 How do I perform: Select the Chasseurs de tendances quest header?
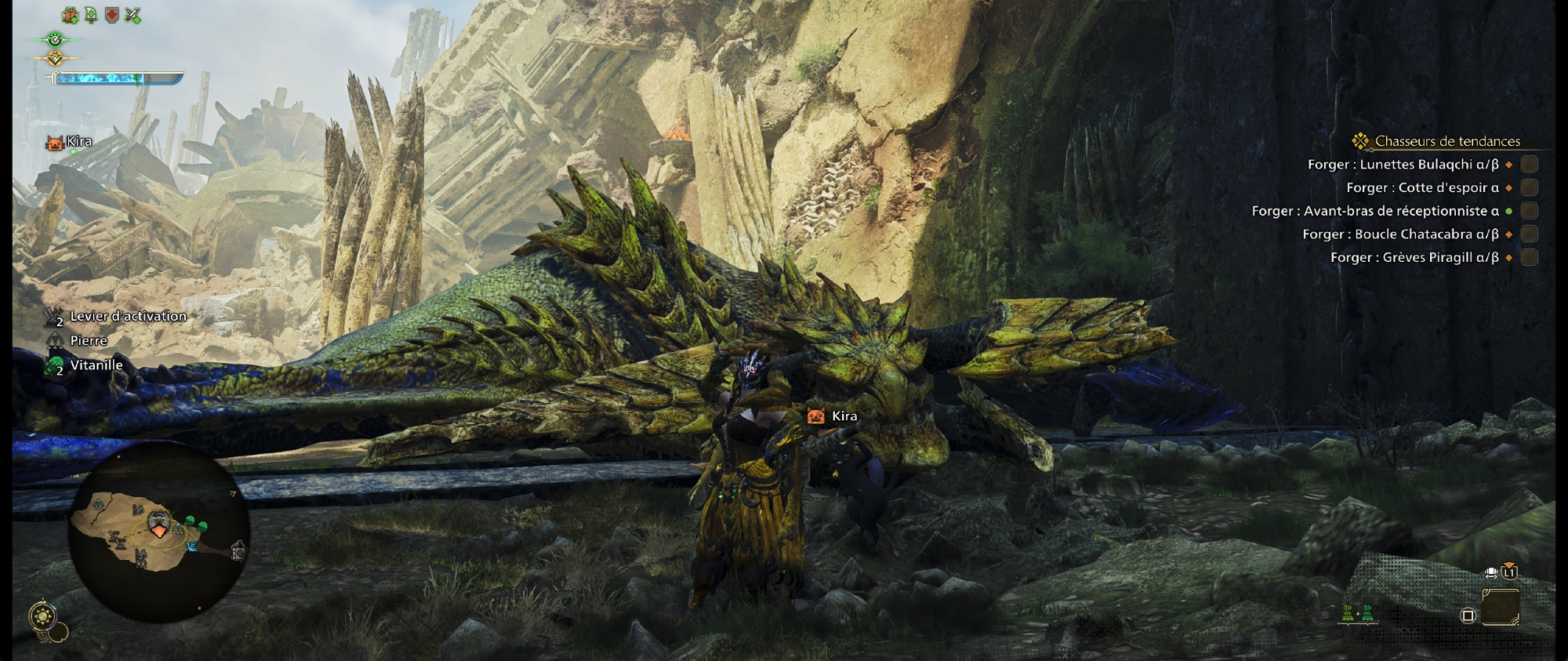tap(1446, 141)
